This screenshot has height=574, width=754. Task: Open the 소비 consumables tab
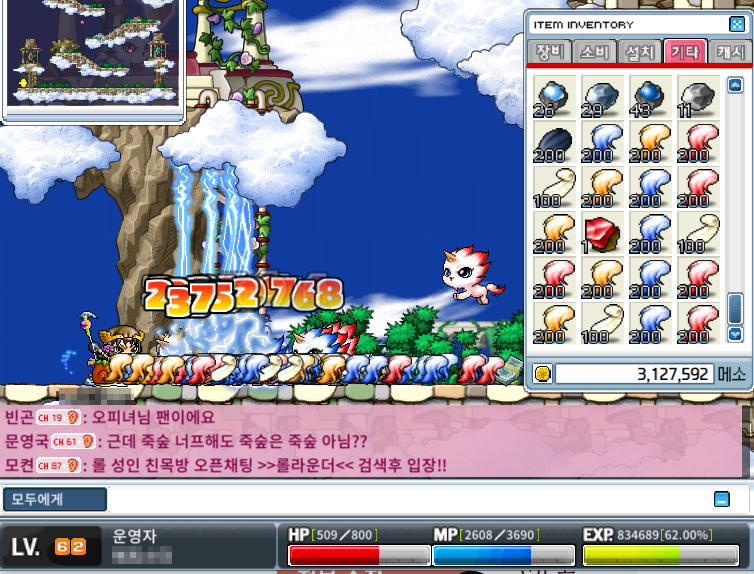tap(594, 52)
